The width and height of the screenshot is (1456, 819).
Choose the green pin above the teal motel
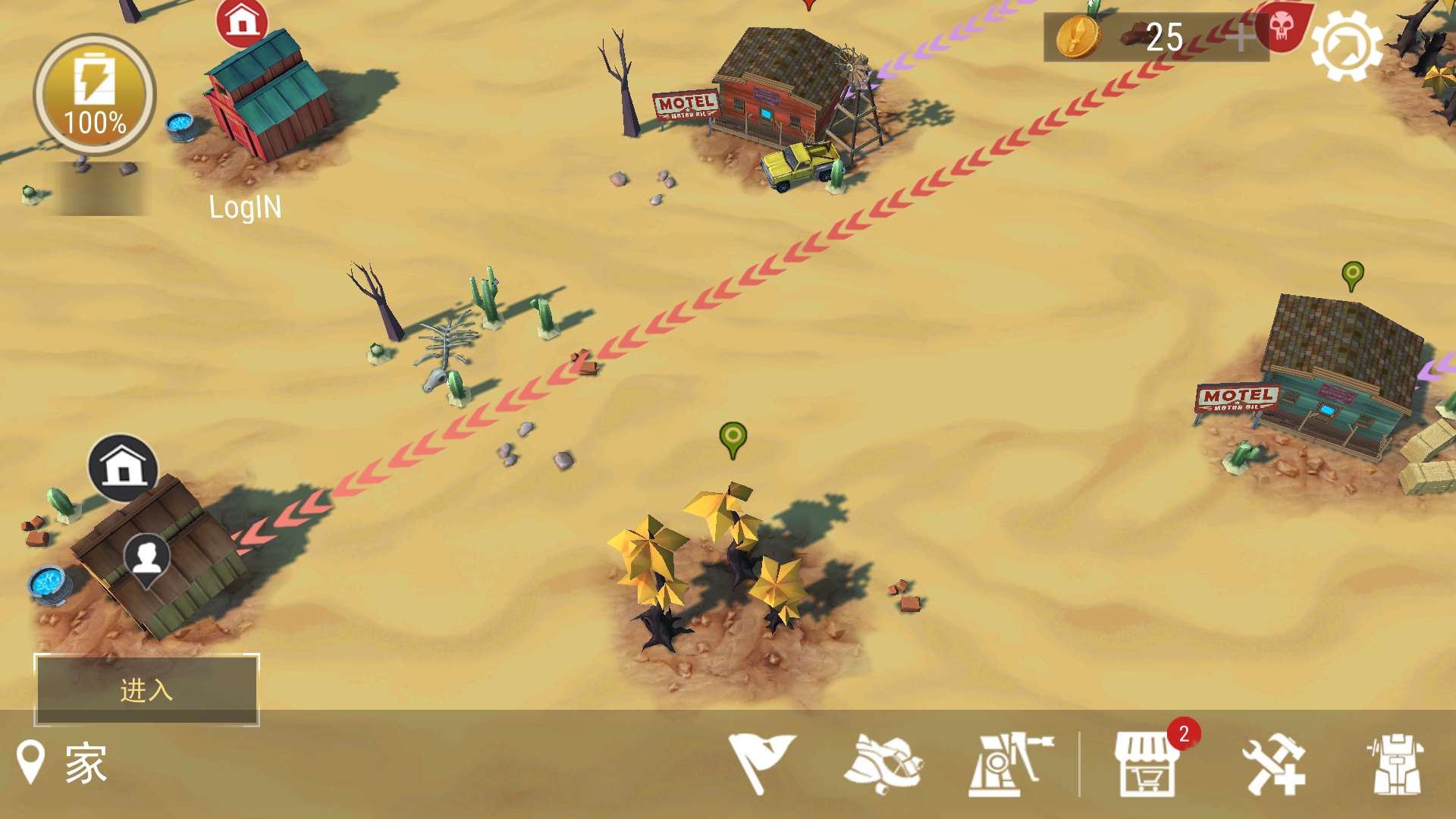(x=1352, y=275)
